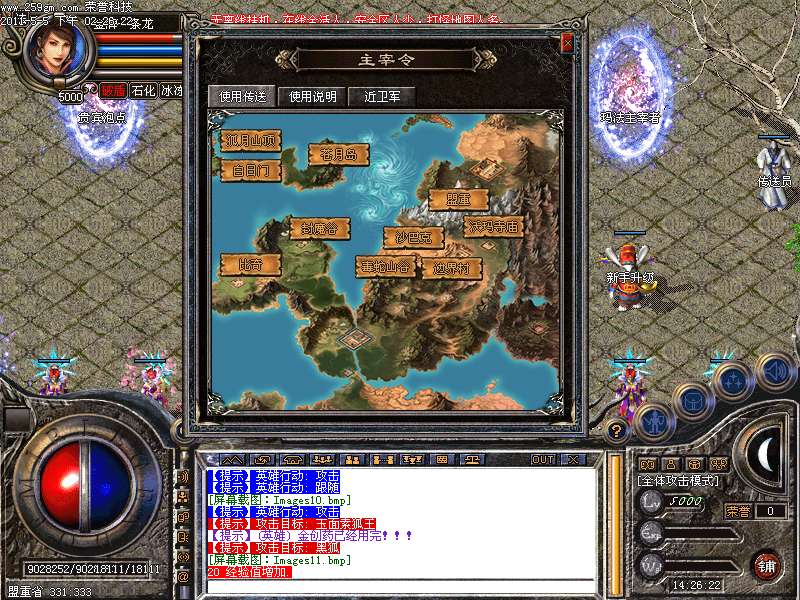
Task: Open the red 铺 shop button
Action: (765, 565)
